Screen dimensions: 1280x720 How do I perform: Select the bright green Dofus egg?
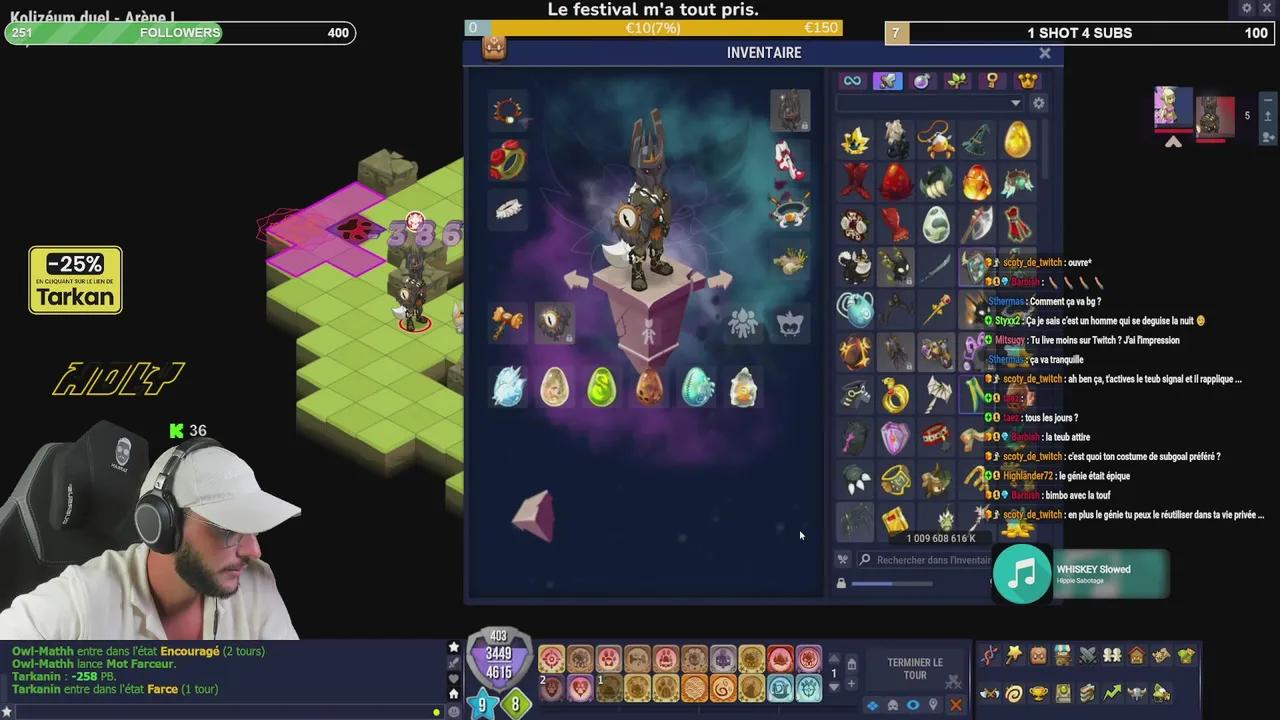tap(601, 388)
